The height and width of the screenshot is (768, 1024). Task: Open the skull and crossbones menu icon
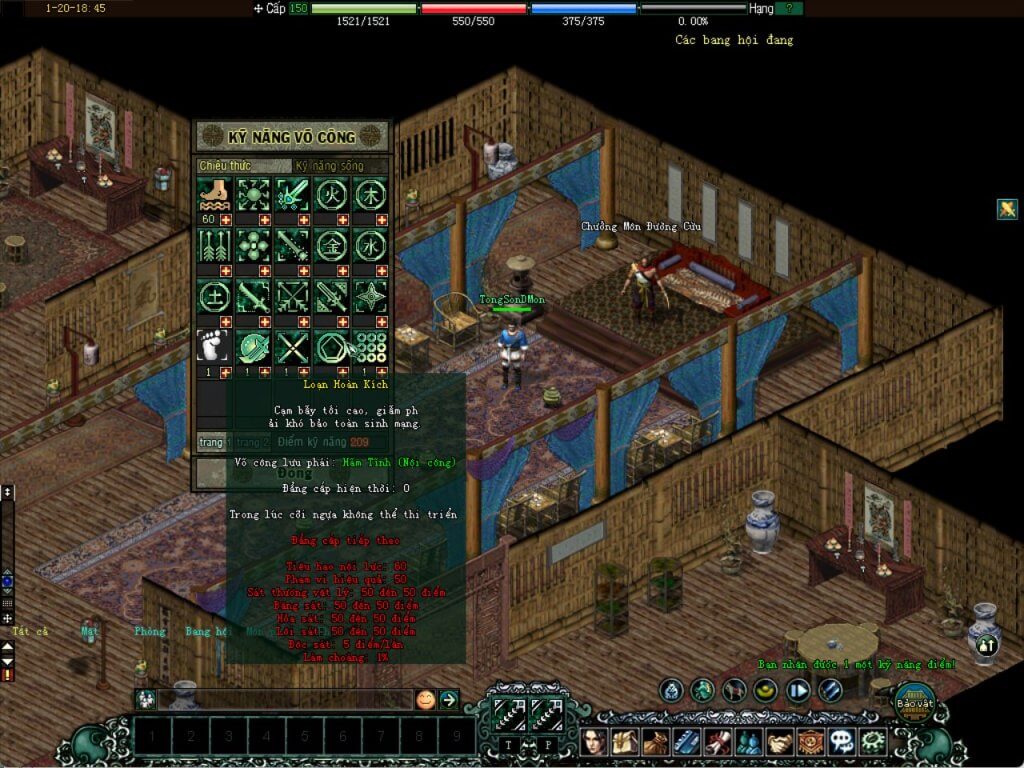click(x=842, y=742)
